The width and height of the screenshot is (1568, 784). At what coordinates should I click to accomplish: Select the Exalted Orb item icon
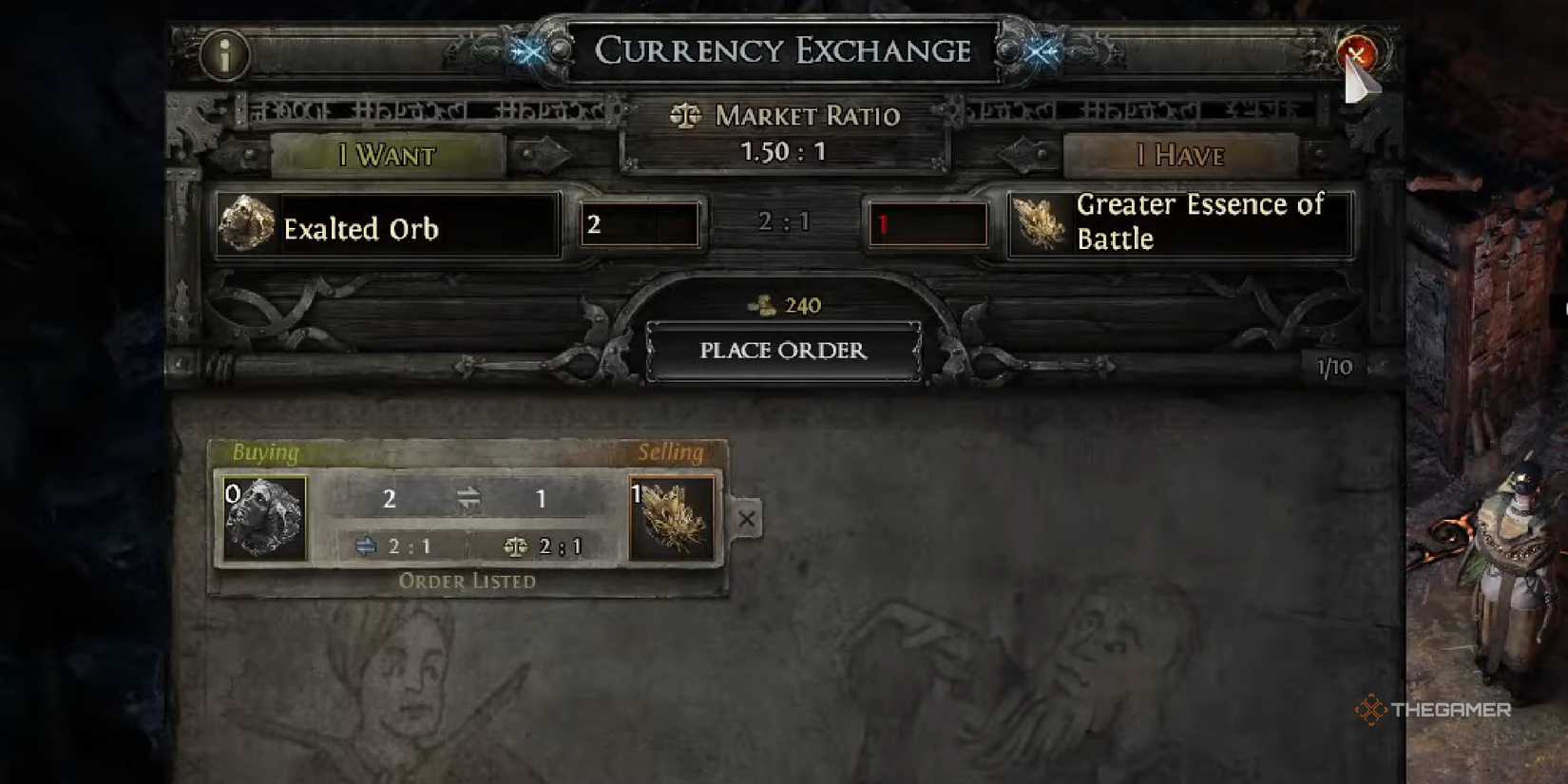[x=245, y=225]
